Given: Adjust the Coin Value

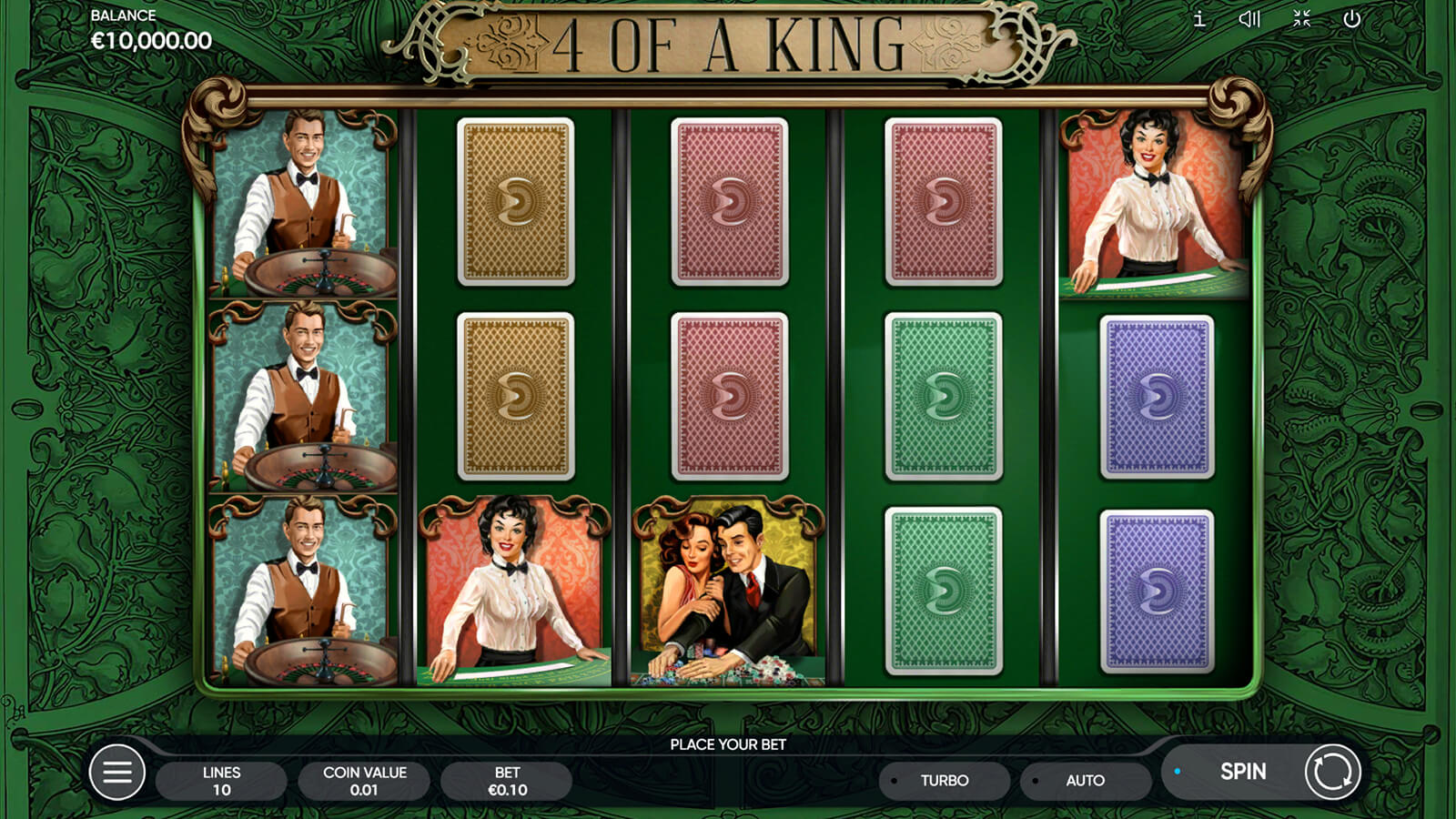Looking at the screenshot, I should pos(364,781).
